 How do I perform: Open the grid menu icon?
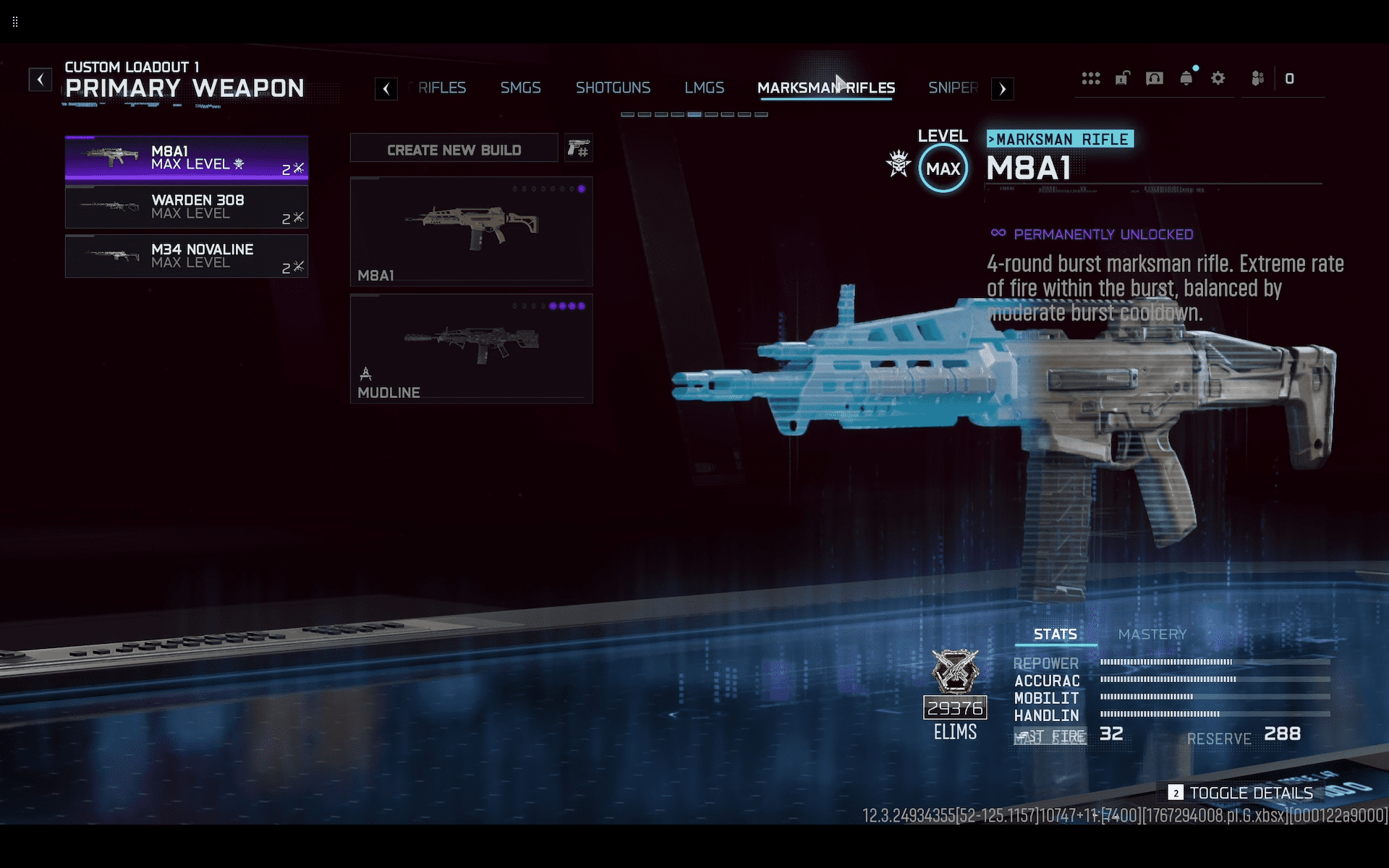pos(1091,79)
